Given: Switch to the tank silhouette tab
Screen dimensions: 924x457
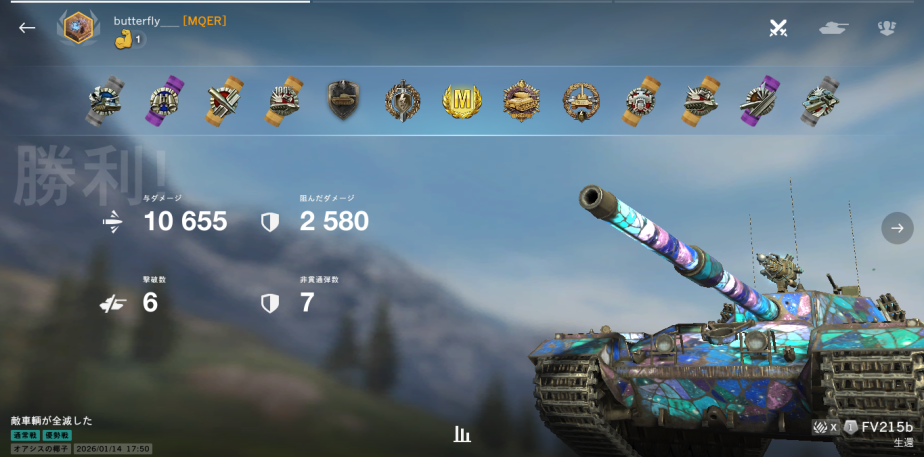Looking at the screenshot, I should (x=833, y=28).
